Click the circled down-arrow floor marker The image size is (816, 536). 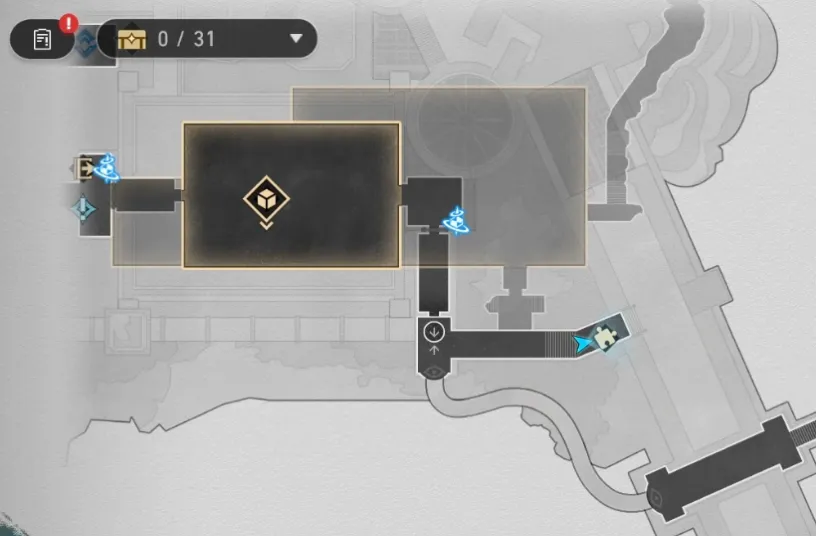coord(435,332)
